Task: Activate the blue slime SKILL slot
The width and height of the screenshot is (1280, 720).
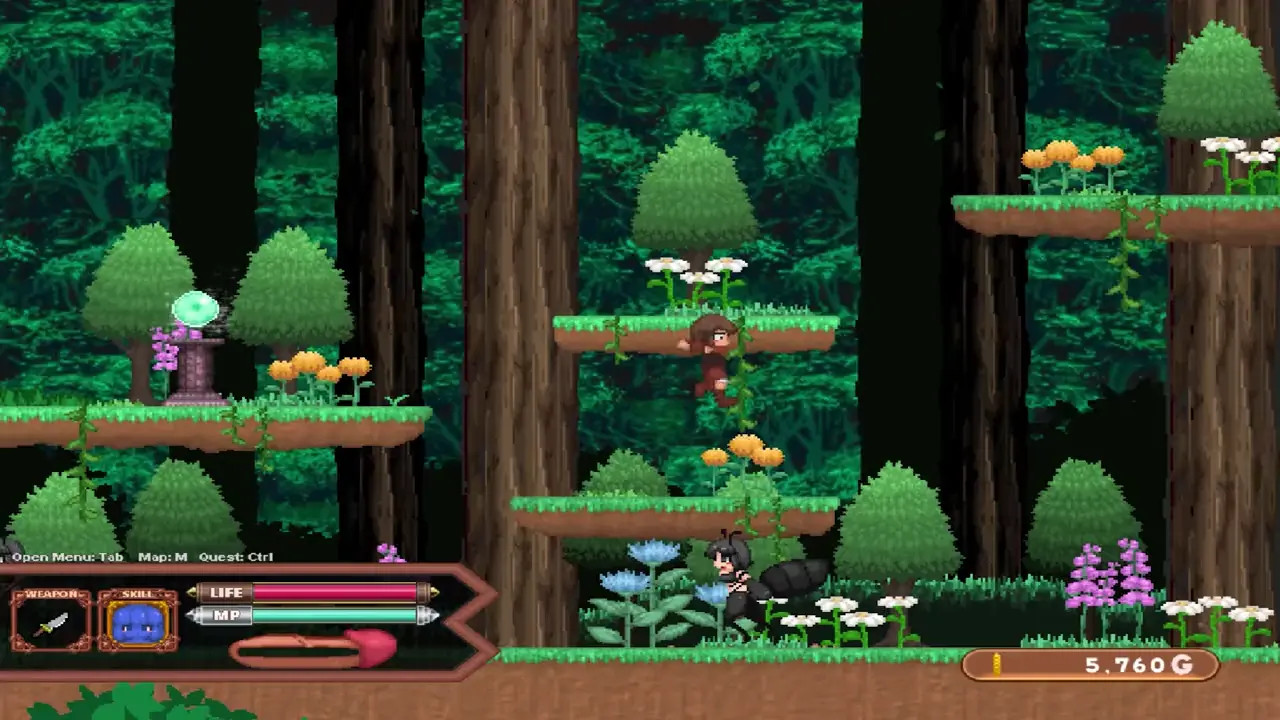Action: tap(138, 622)
